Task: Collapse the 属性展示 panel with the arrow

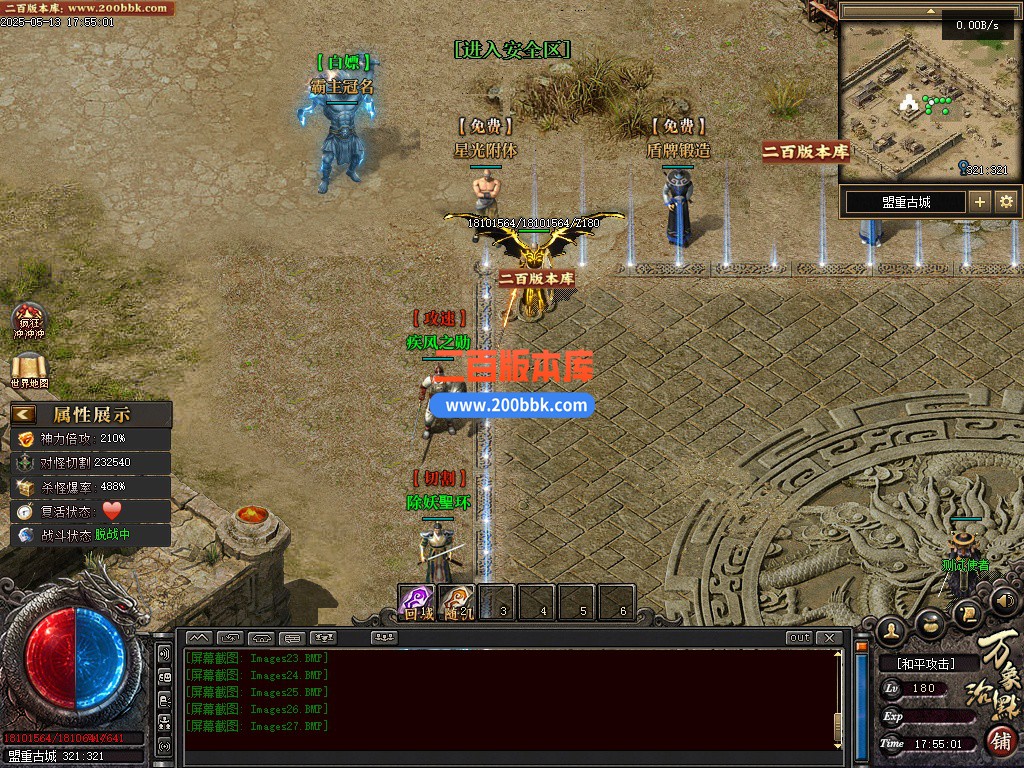Action: 25,414
